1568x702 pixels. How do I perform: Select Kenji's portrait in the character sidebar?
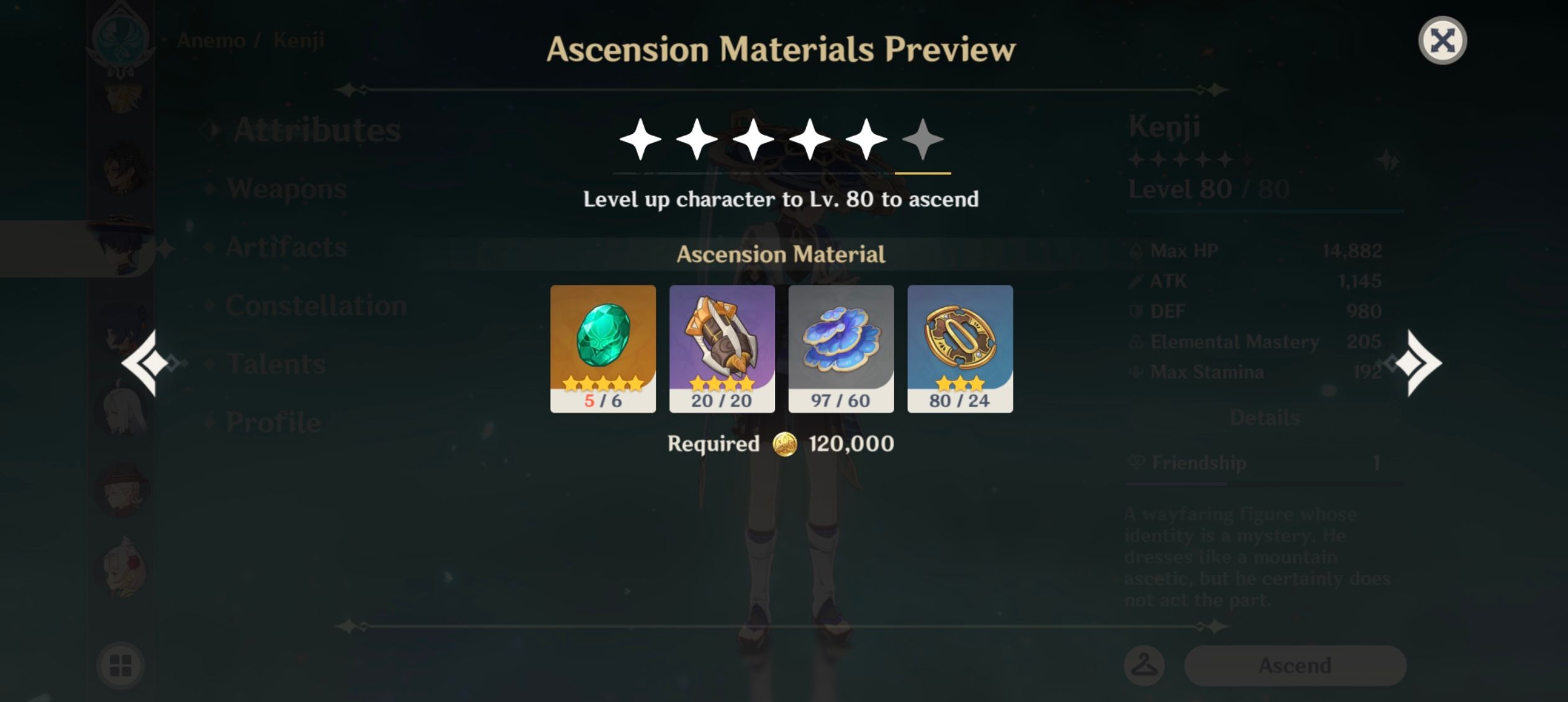(124, 248)
